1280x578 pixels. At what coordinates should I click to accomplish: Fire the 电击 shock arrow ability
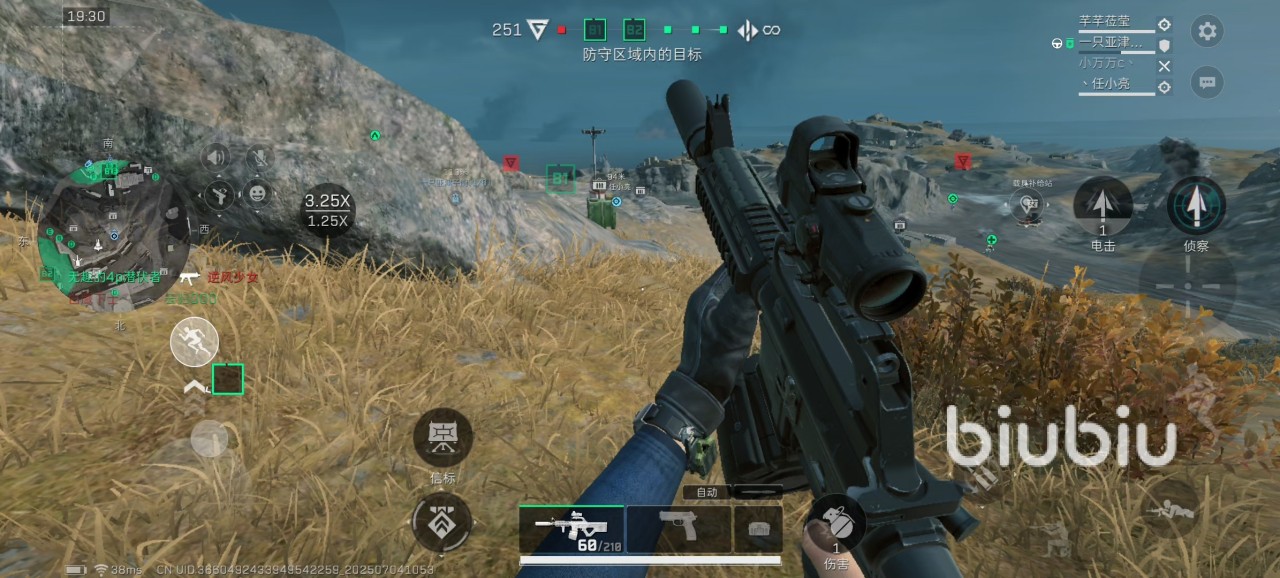pos(1102,206)
